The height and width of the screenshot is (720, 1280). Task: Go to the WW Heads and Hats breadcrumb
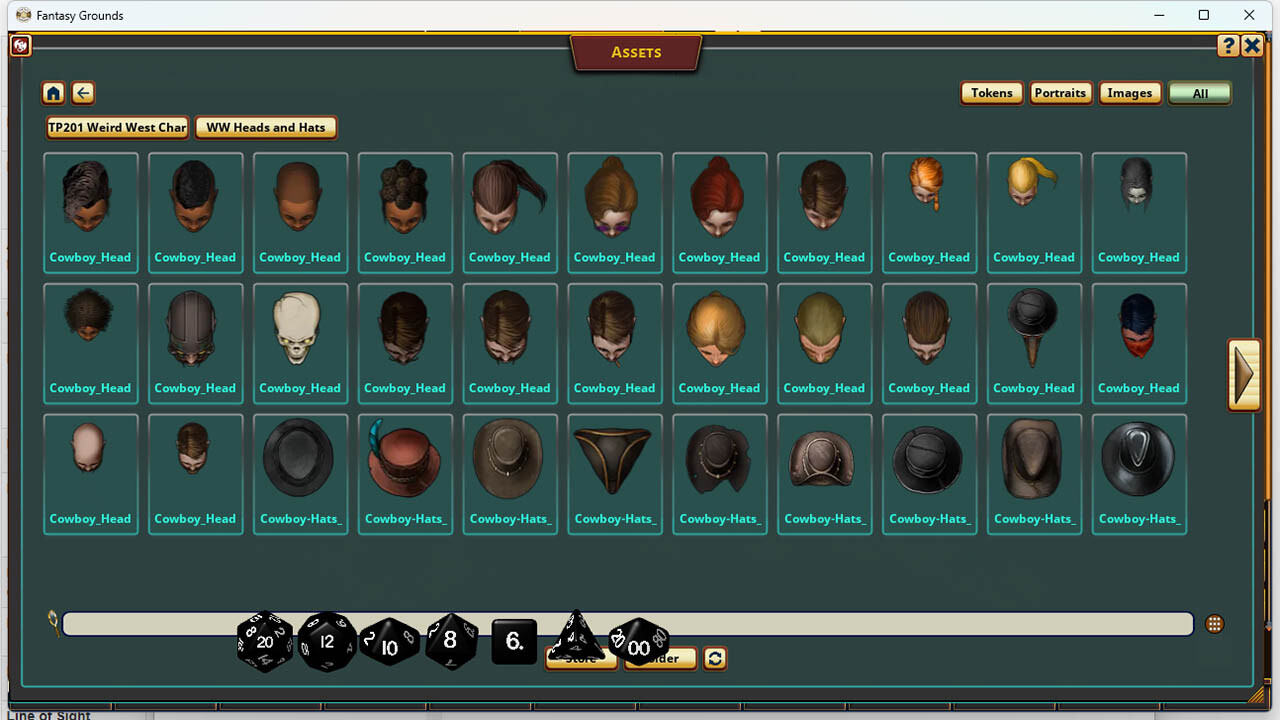[x=266, y=127]
